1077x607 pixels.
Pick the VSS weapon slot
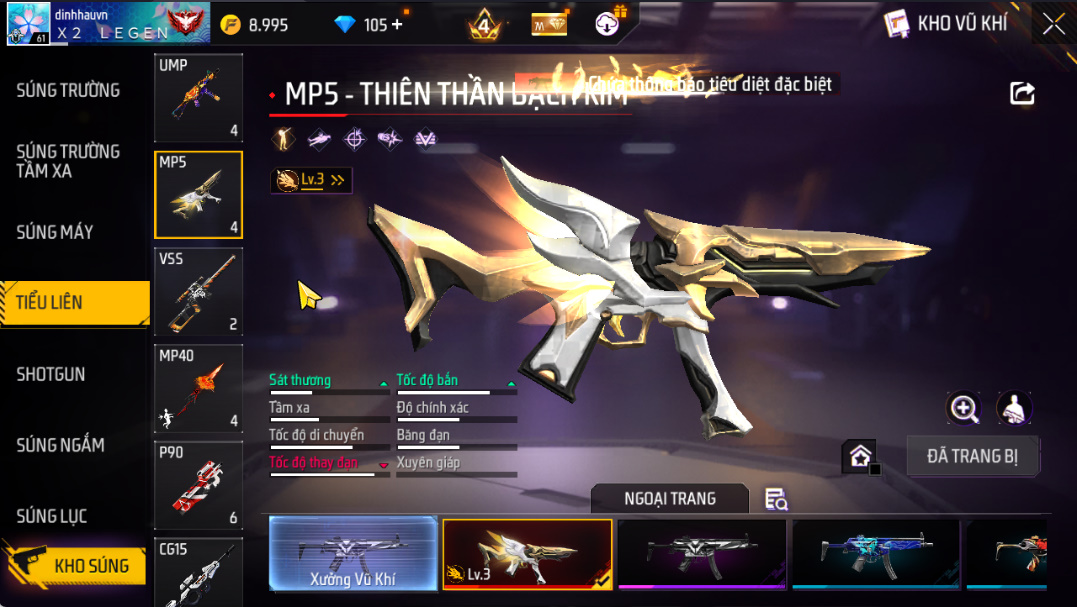(x=198, y=291)
